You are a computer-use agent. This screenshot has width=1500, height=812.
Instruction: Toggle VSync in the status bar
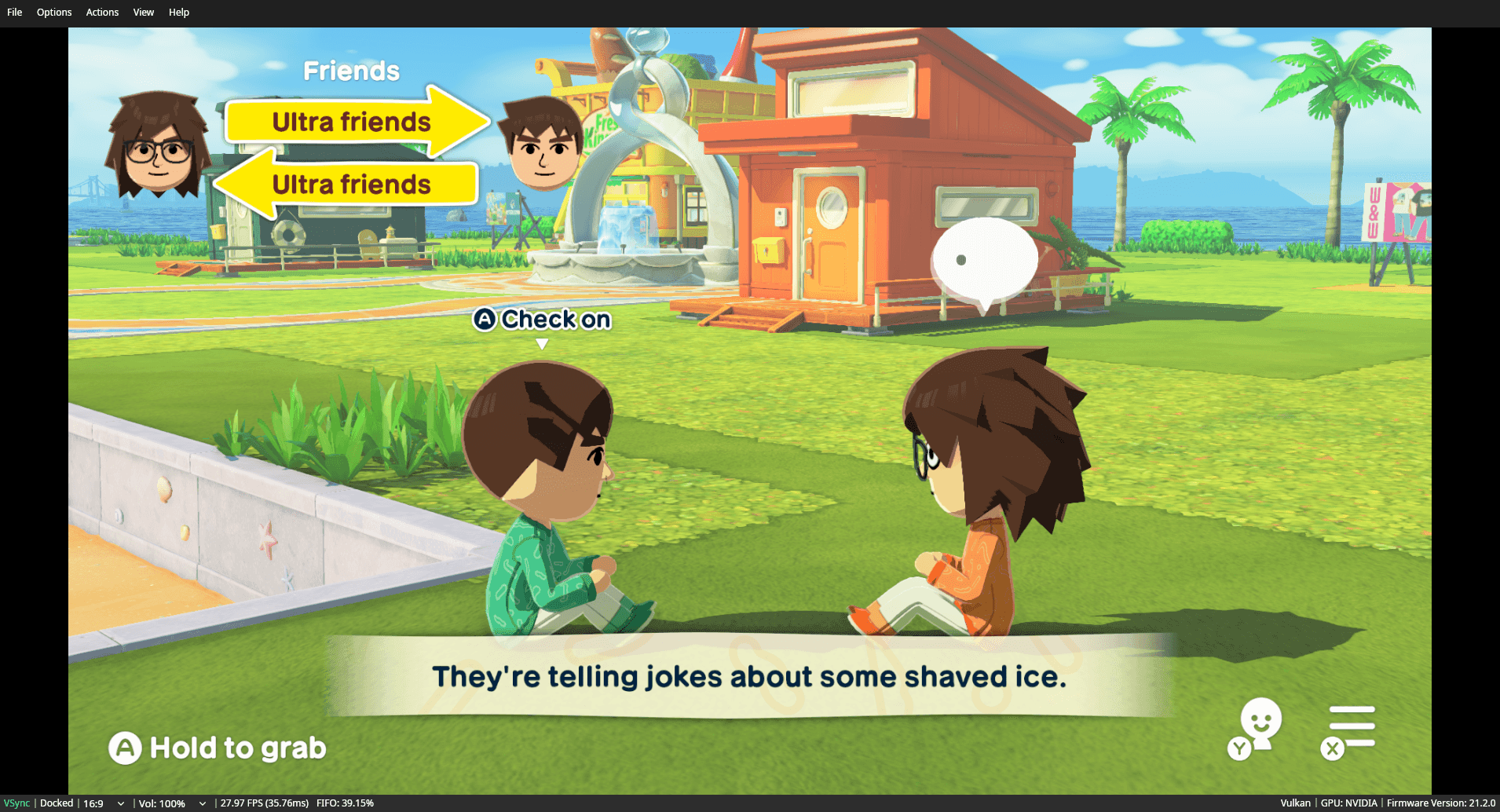coord(16,803)
